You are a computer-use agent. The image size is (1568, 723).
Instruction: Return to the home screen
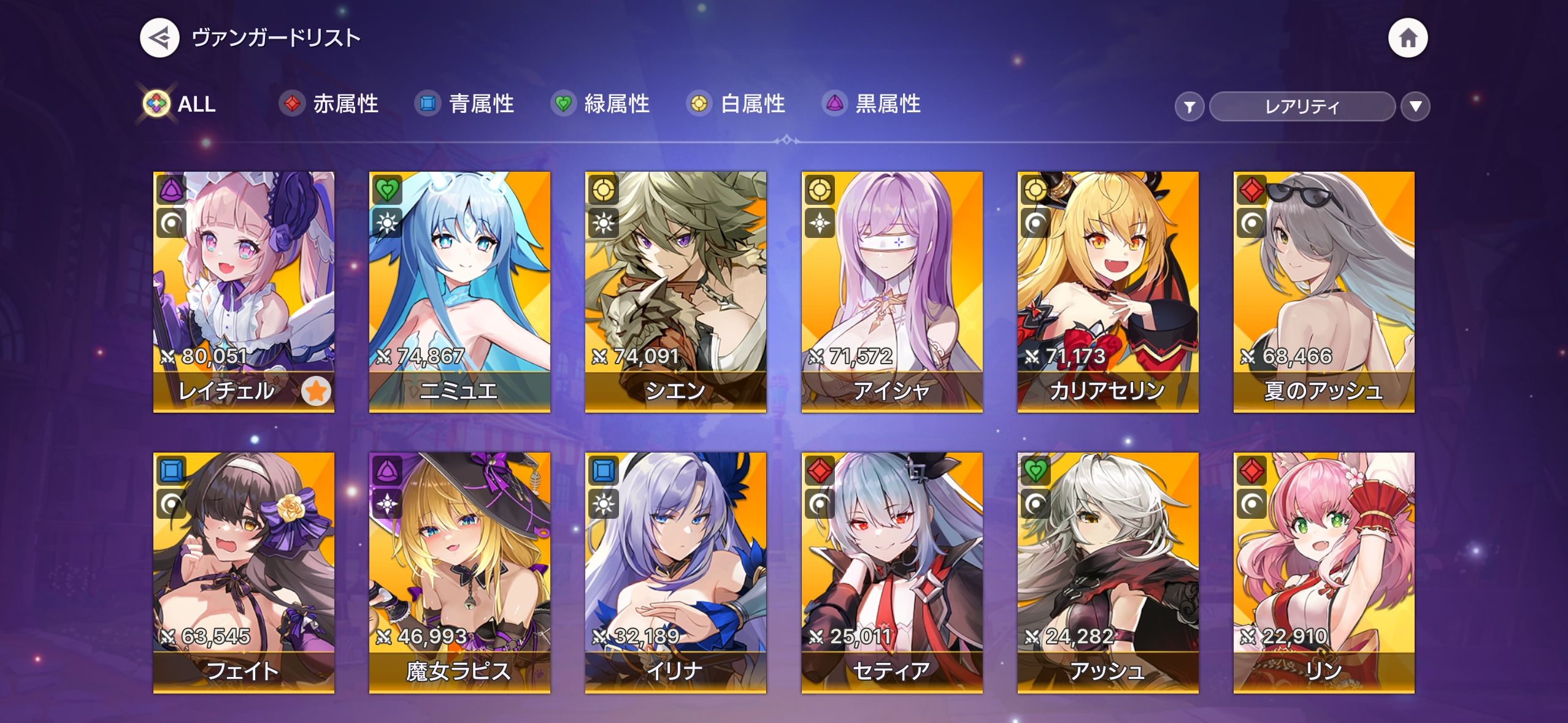click(1407, 38)
